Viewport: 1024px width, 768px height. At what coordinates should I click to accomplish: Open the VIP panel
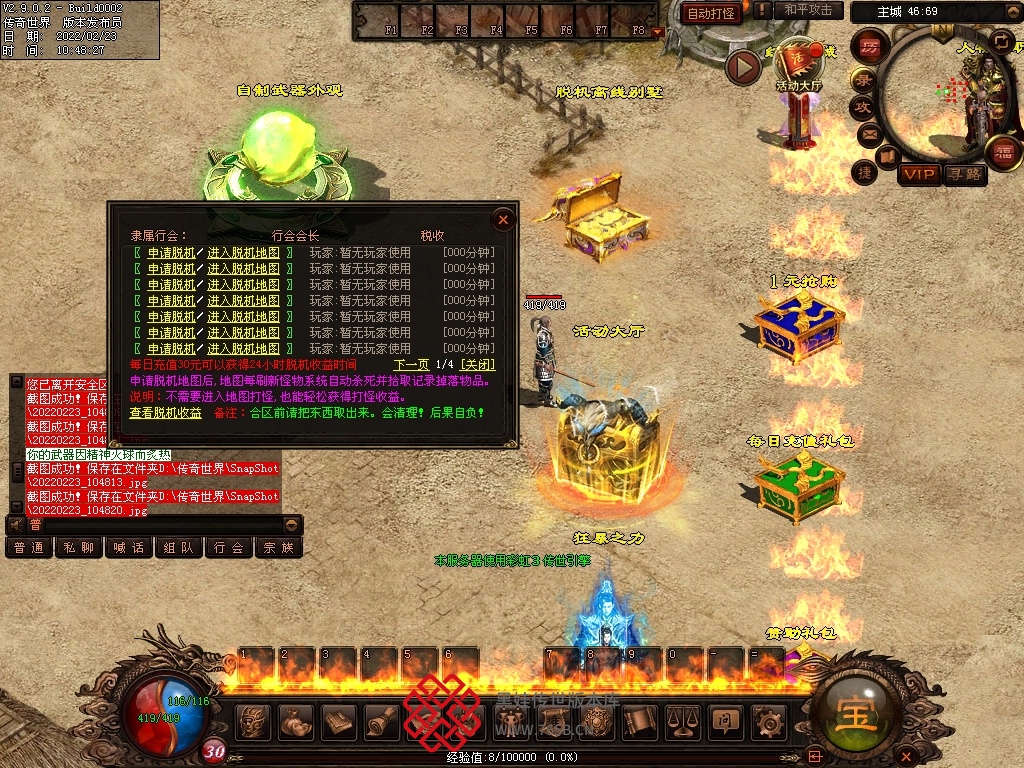coord(918,174)
